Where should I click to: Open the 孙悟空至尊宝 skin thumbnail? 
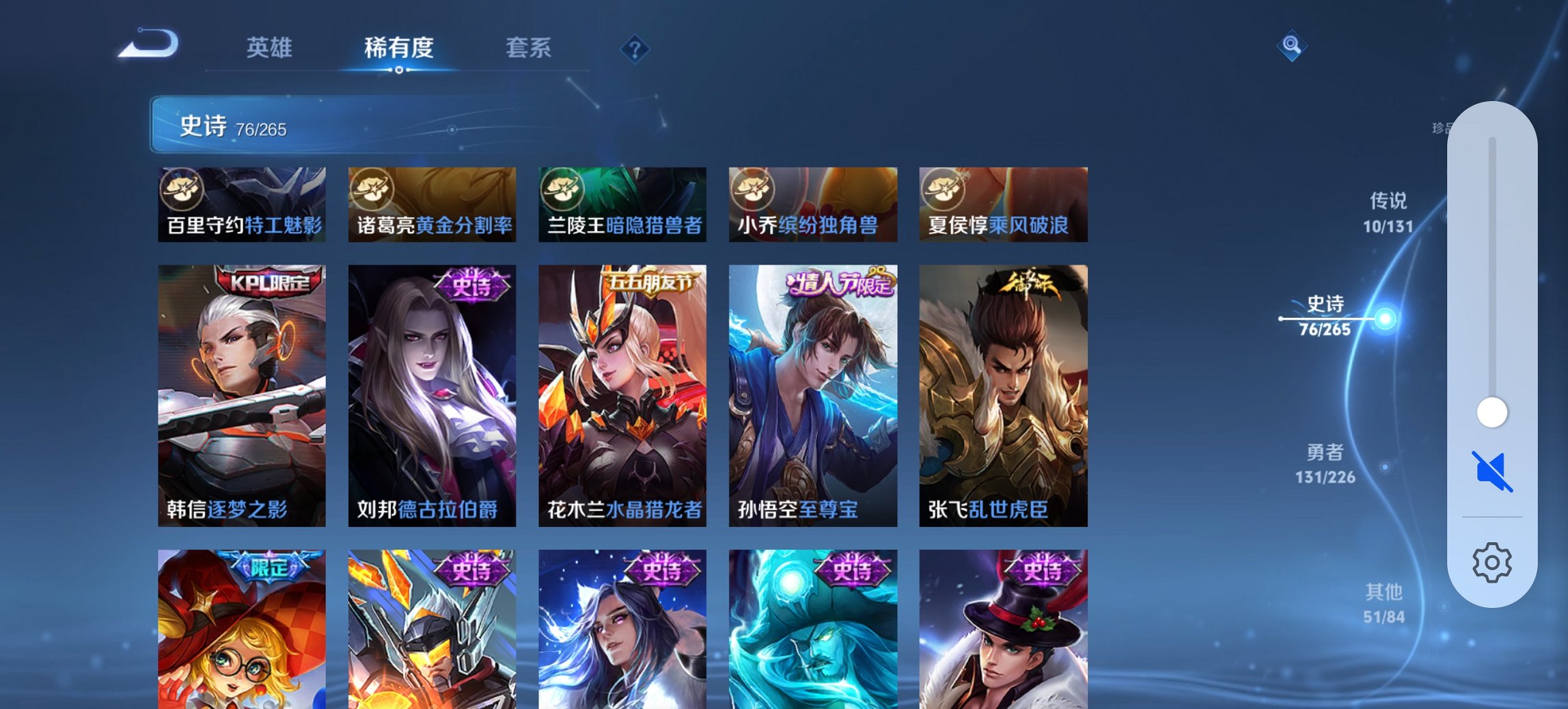[x=812, y=397]
